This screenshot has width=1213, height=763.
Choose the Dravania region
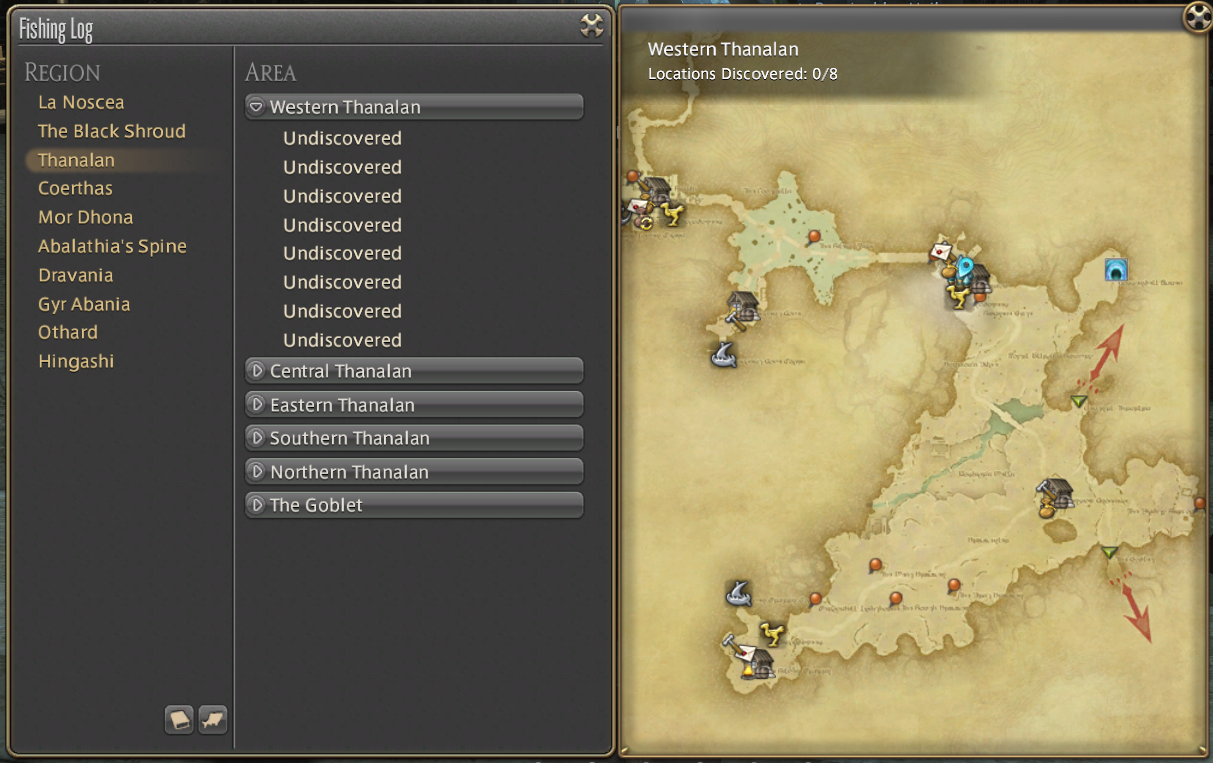click(75, 275)
